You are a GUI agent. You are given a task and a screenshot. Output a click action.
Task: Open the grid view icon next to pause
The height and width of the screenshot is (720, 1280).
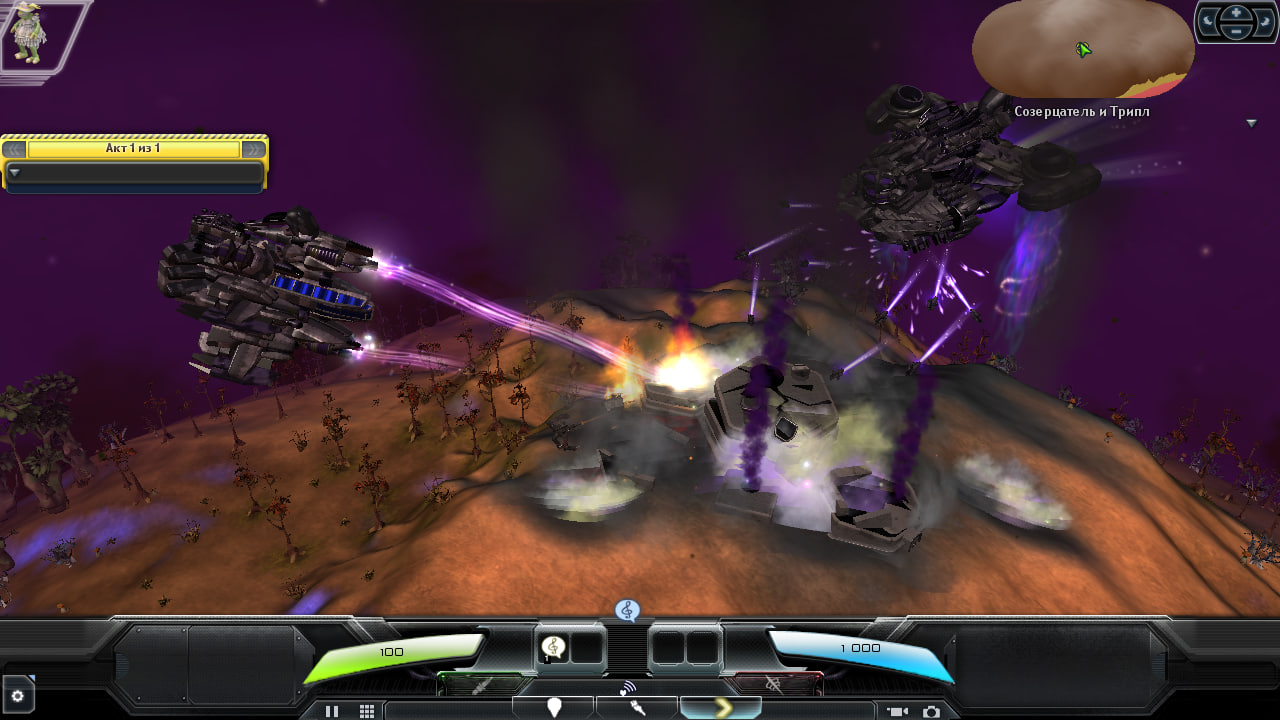tap(367, 711)
